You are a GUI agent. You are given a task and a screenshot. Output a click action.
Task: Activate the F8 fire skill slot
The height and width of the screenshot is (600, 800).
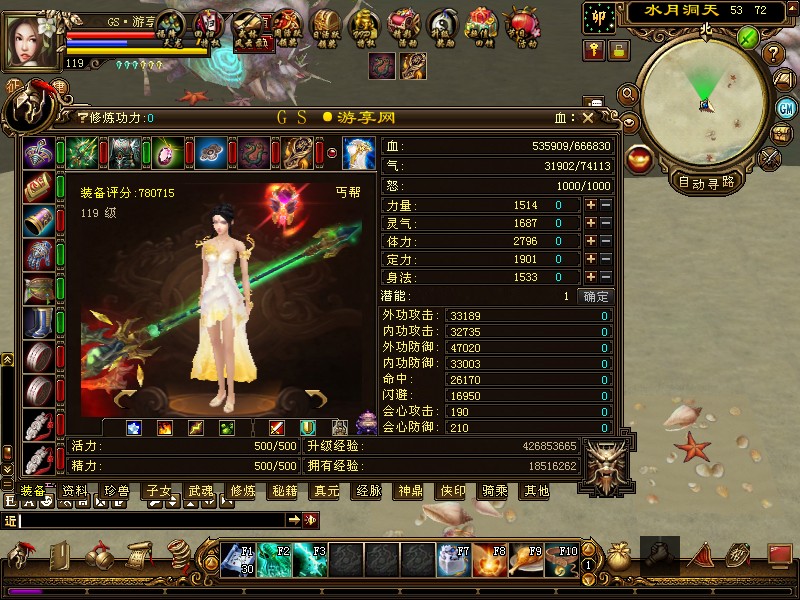pyautogui.click(x=491, y=558)
